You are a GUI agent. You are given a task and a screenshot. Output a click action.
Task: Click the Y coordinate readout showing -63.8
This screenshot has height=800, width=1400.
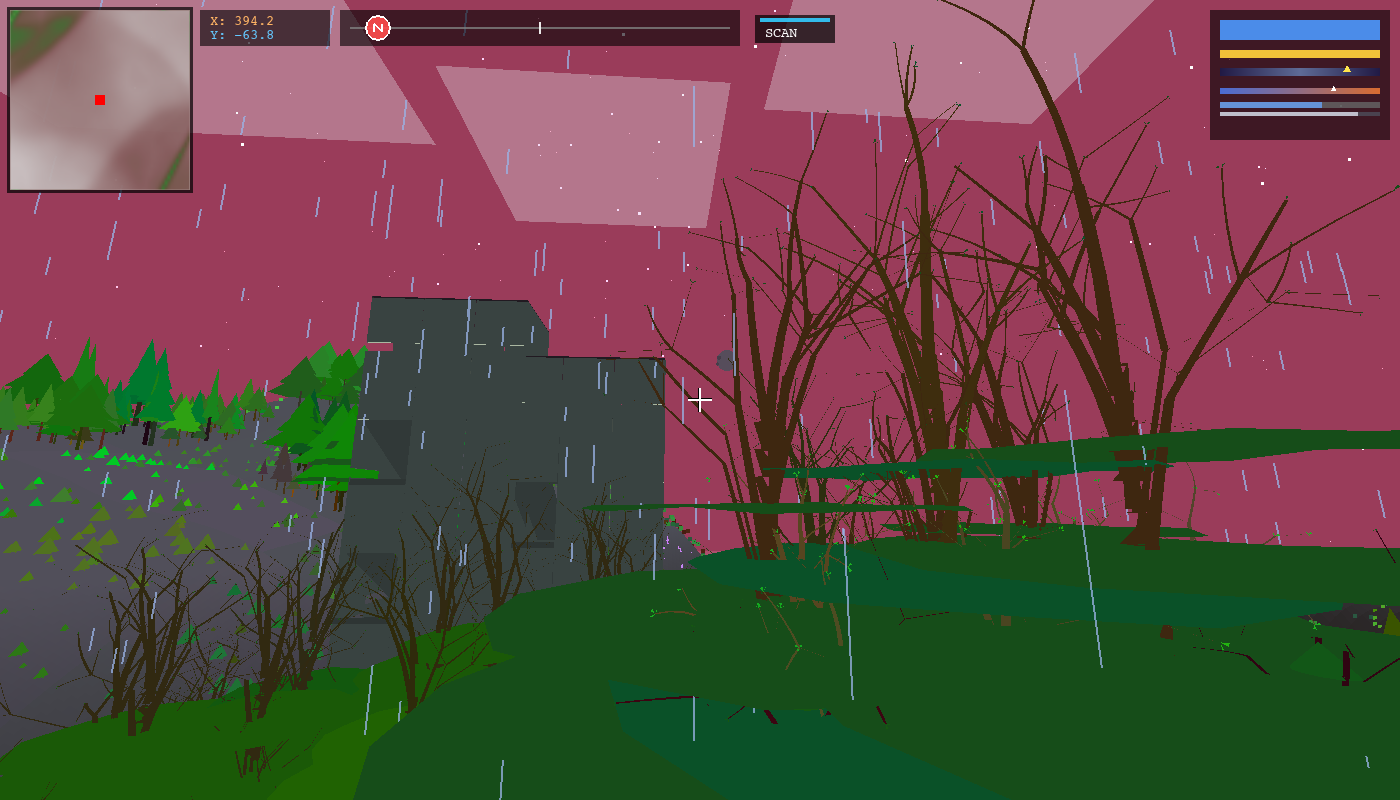click(240, 33)
